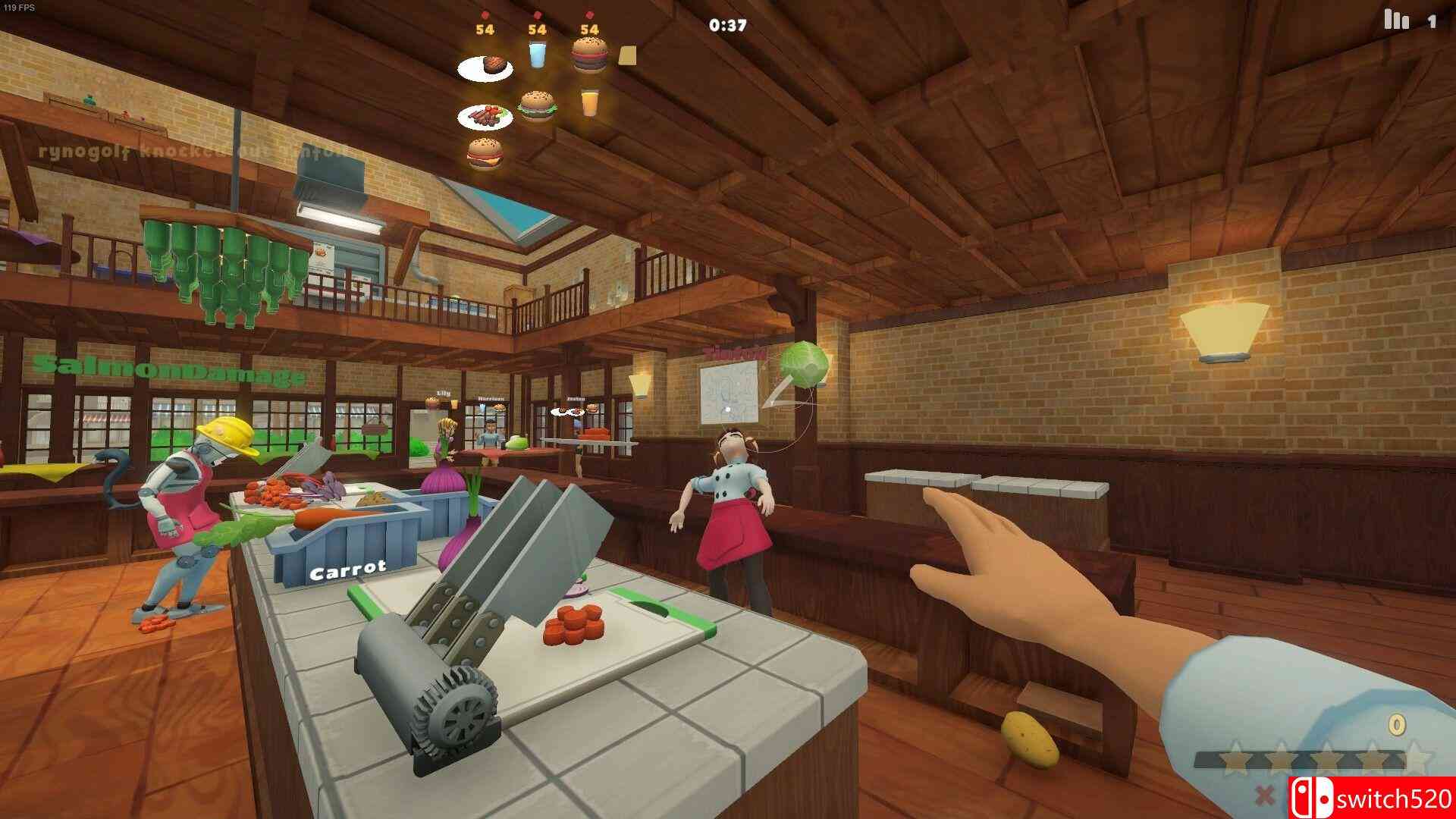Expand the middle order ticket stack
1456x819 pixels.
[536, 30]
